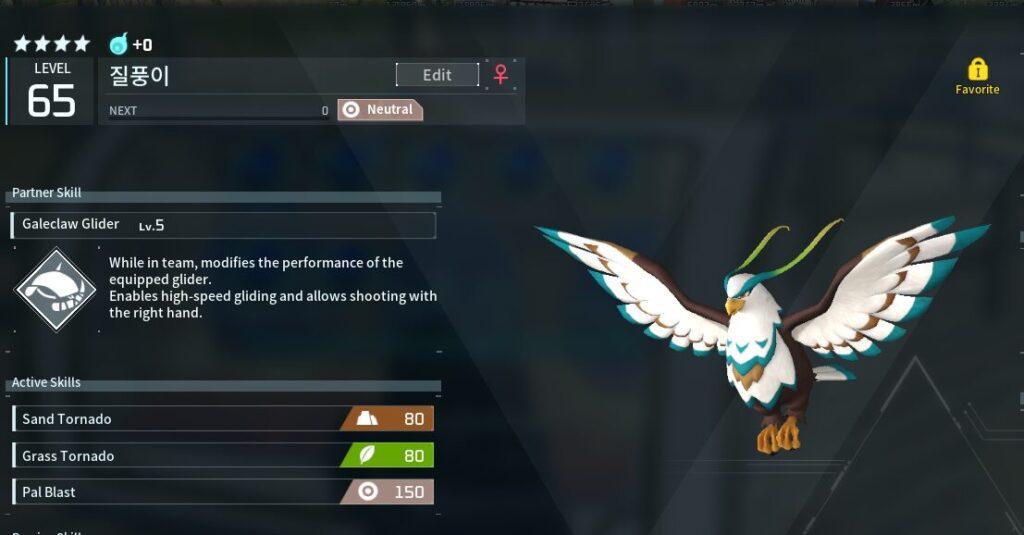Screen dimensions: 1024x535
Task: Toggle the Favorite lock icon
Action: pyautogui.click(x=977, y=70)
